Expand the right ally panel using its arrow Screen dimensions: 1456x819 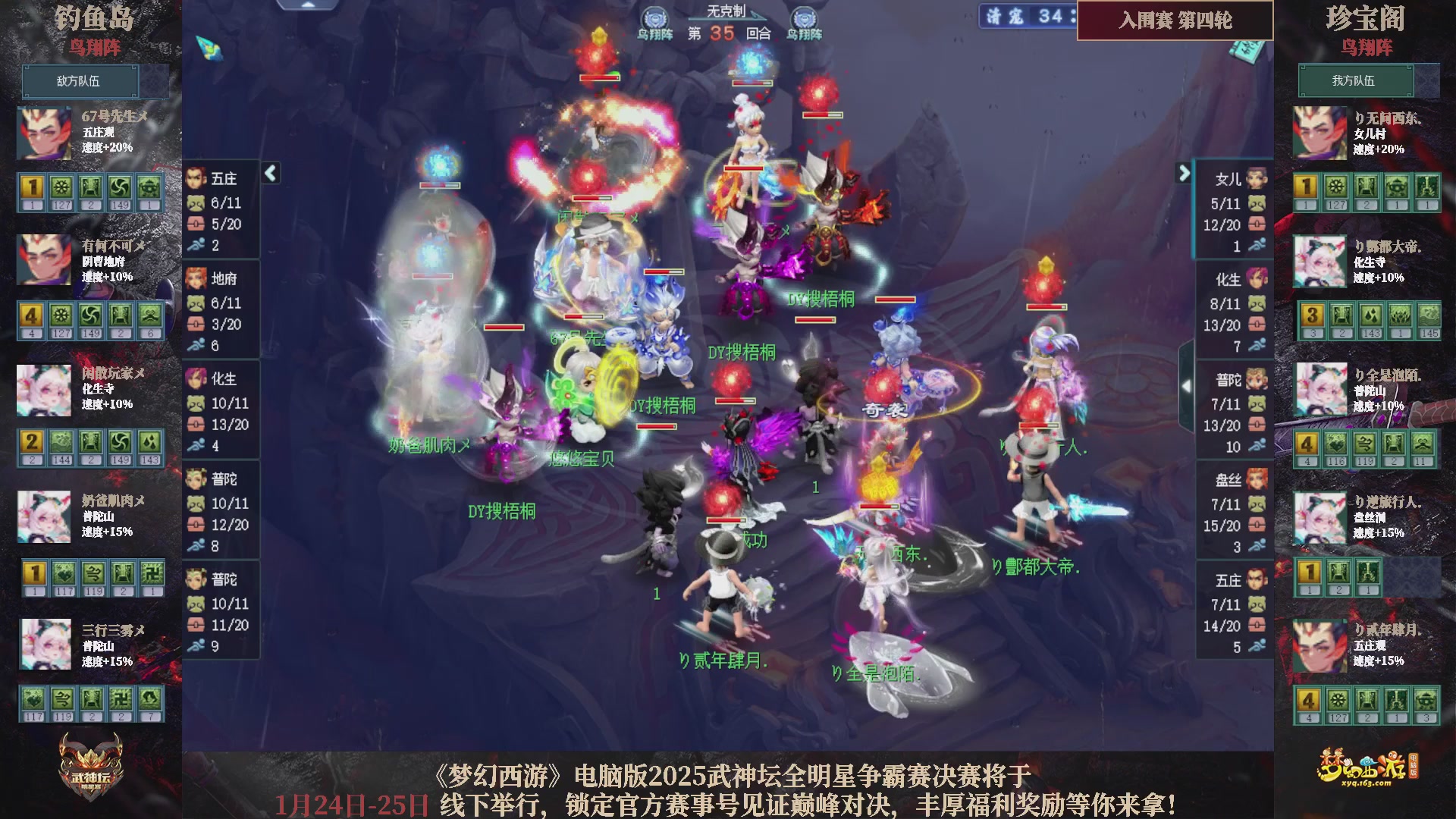coord(1185,173)
